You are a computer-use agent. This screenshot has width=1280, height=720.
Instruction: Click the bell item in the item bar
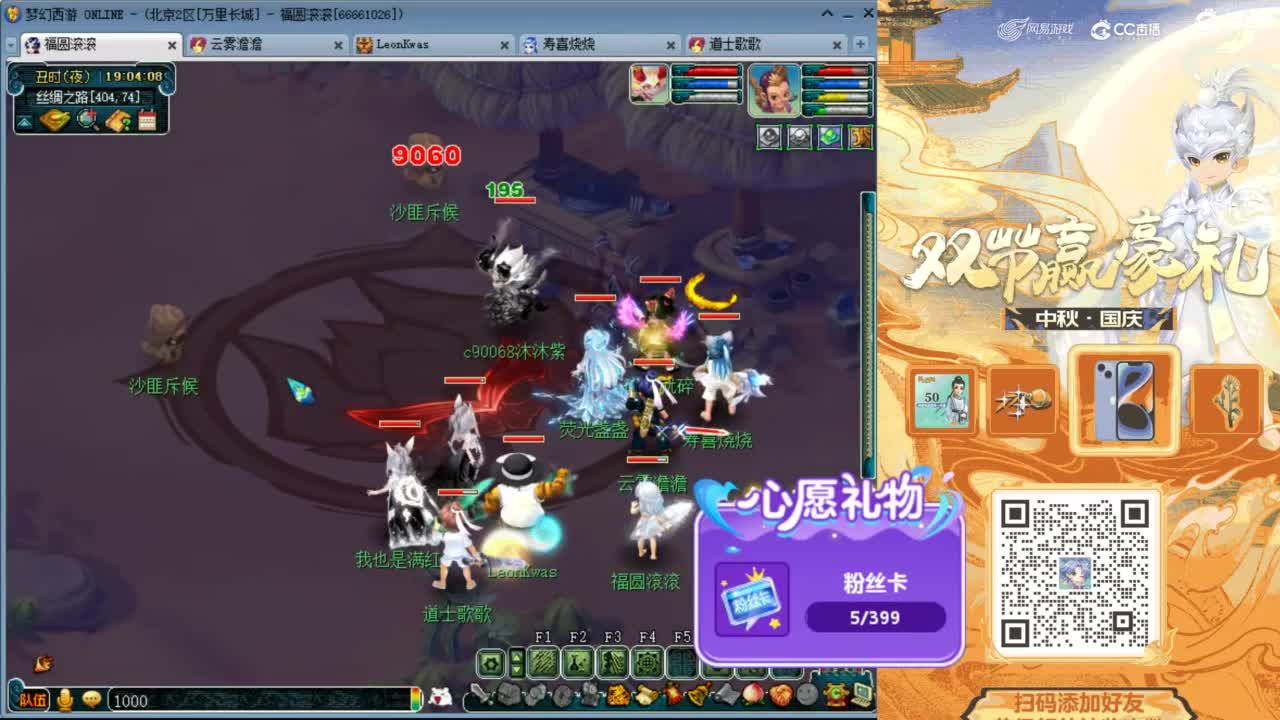point(696,693)
